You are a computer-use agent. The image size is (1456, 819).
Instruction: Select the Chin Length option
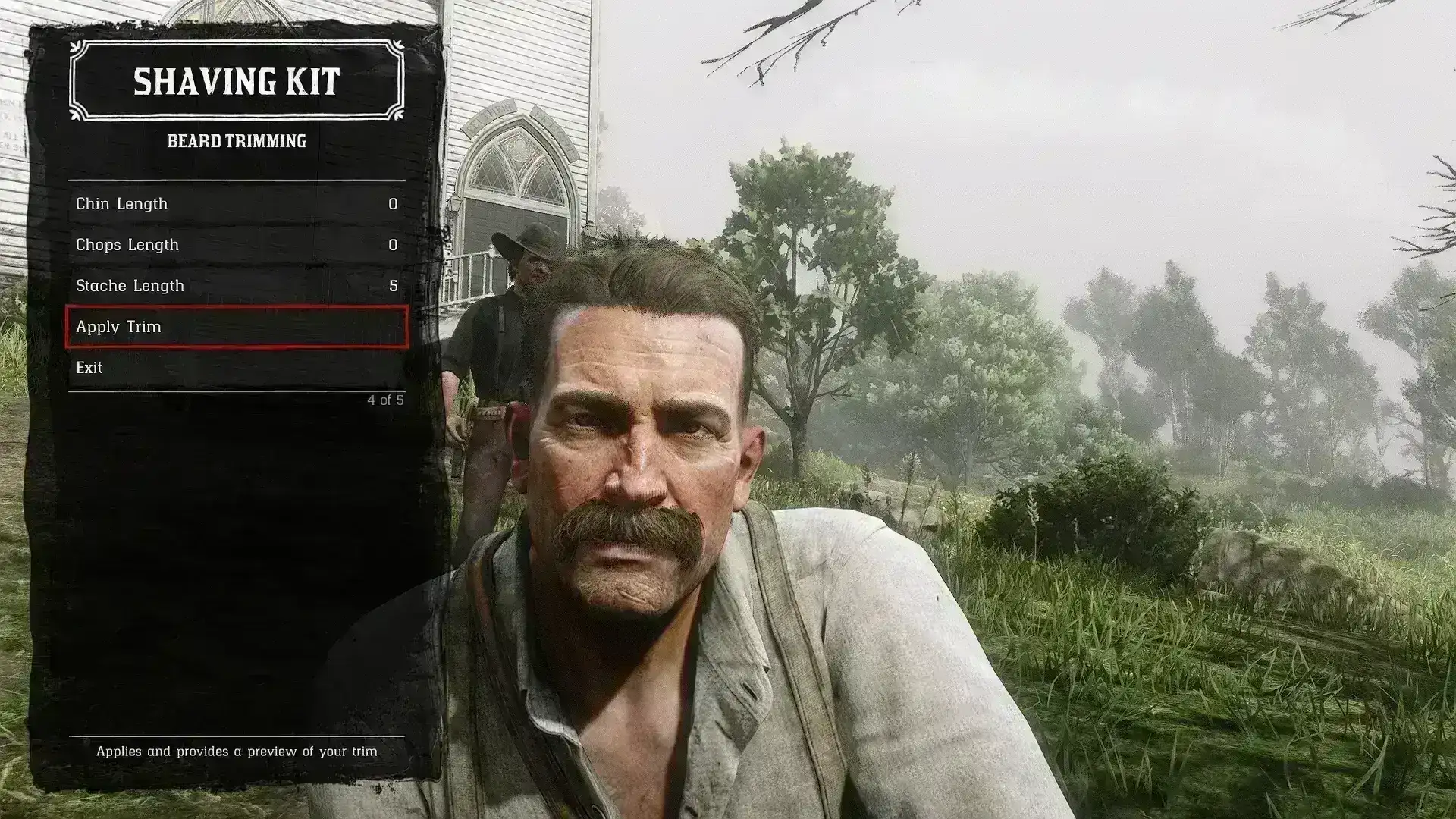(x=236, y=204)
